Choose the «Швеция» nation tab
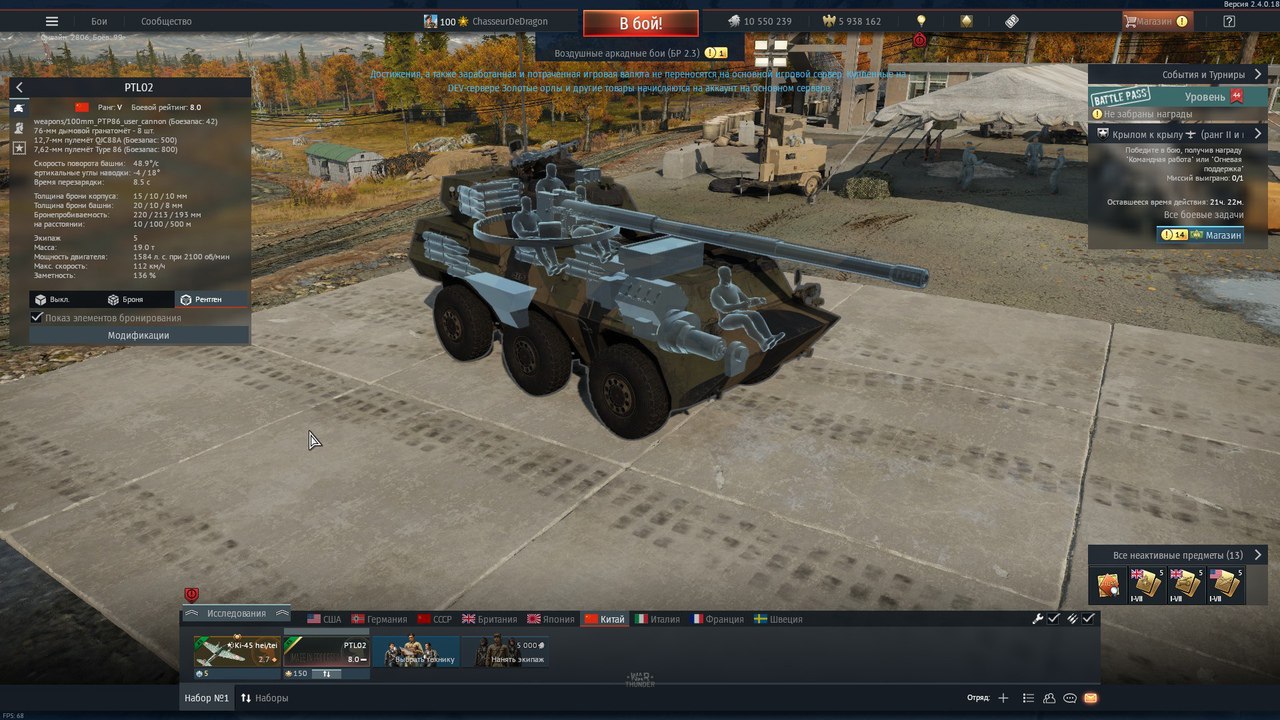Viewport: 1280px width, 720px height. [778, 619]
